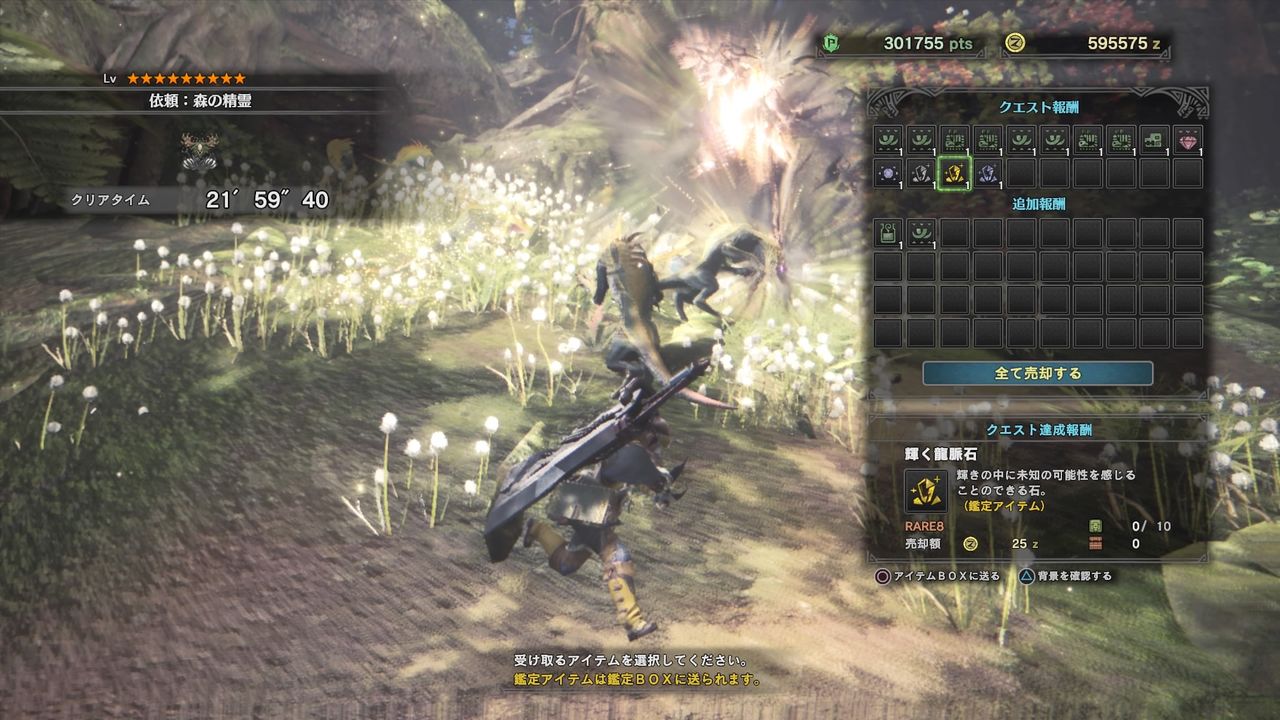Open the クエスト達成報酬 details panel
This screenshot has width=1280, height=720.
1041,429
